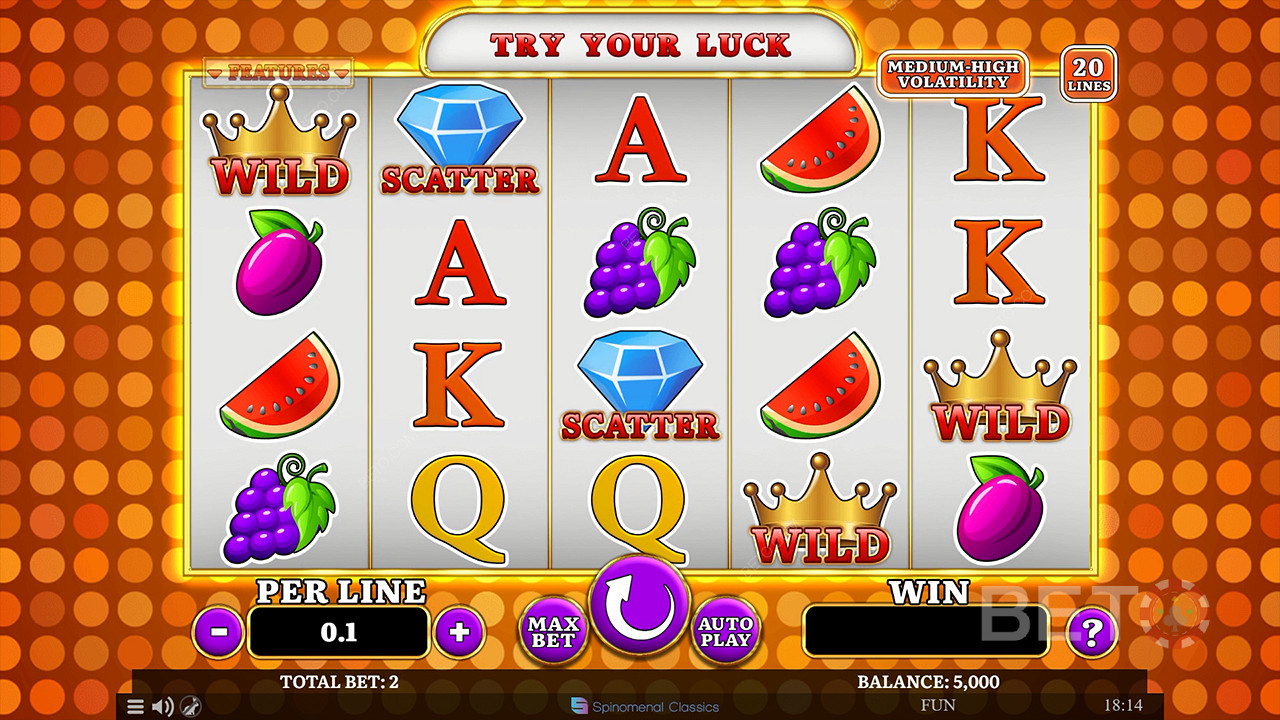Click the 20 Lines badge

pos(1089,74)
